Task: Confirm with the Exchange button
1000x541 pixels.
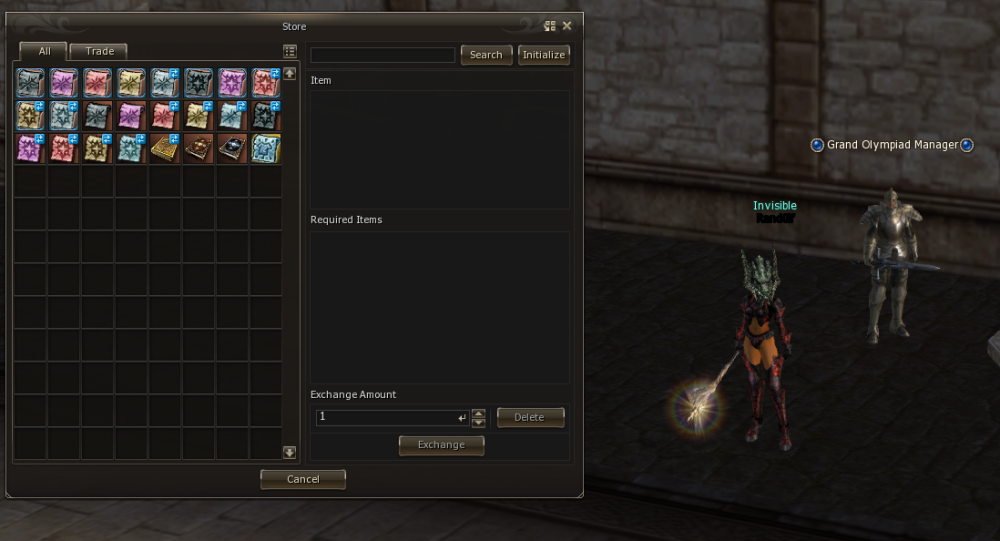Action: coord(441,445)
